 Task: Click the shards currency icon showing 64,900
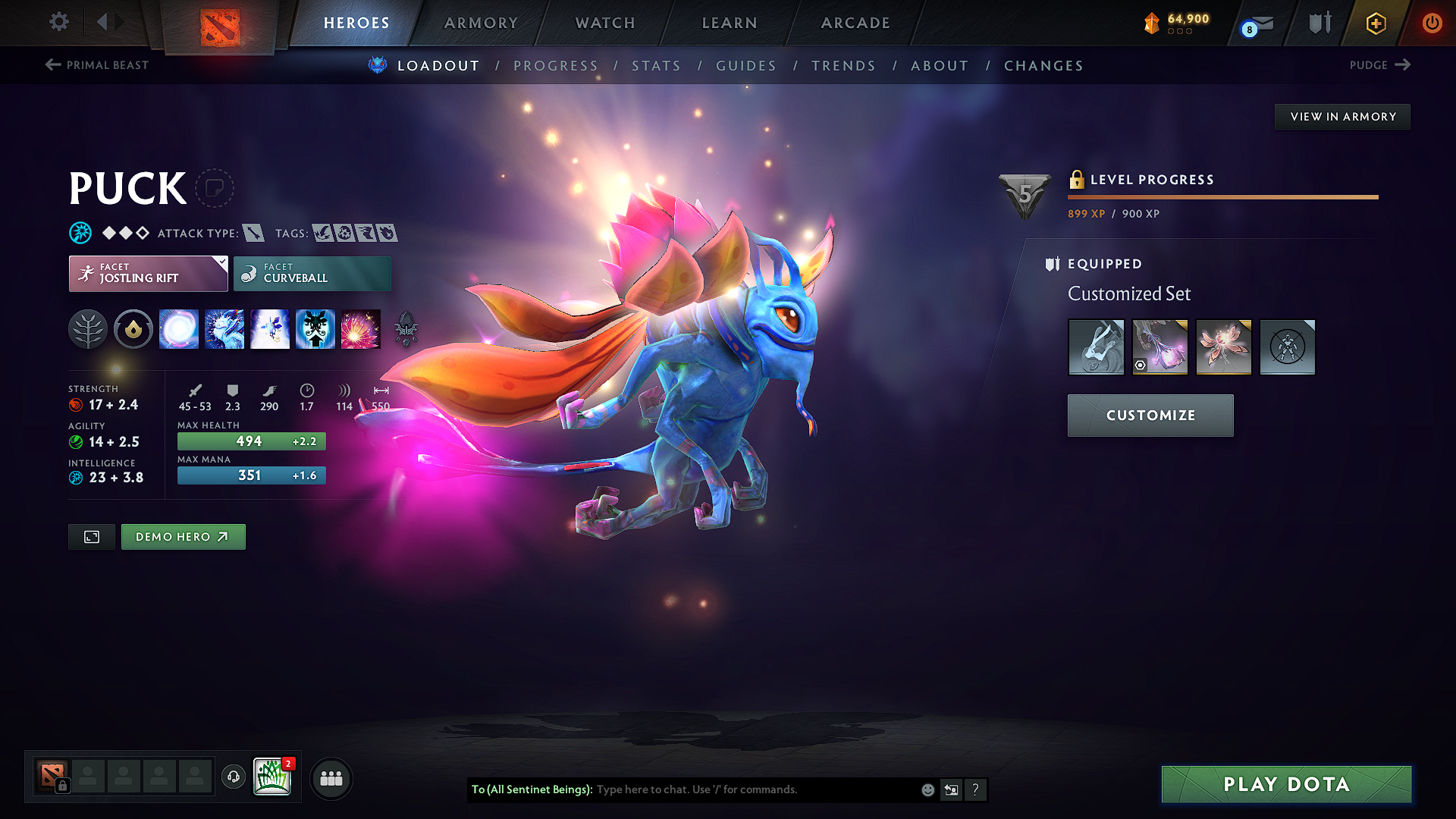(1152, 22)
